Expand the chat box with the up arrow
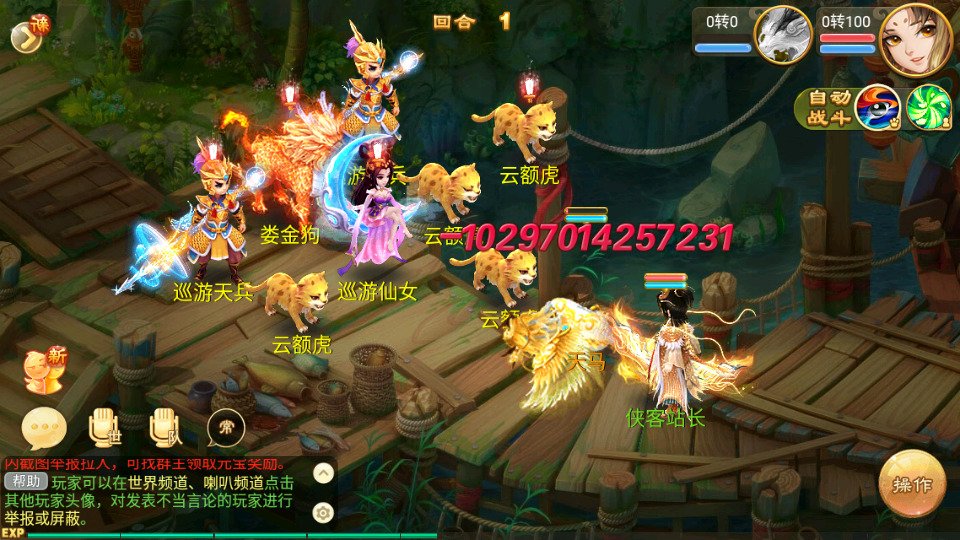Viewport: 960px width, 540px height. pos(323,473)
